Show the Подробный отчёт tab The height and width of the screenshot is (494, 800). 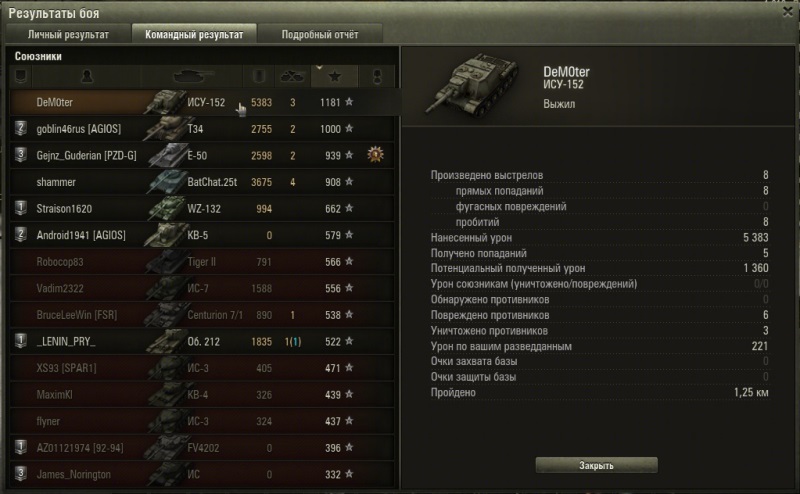[x=319, y=34]
